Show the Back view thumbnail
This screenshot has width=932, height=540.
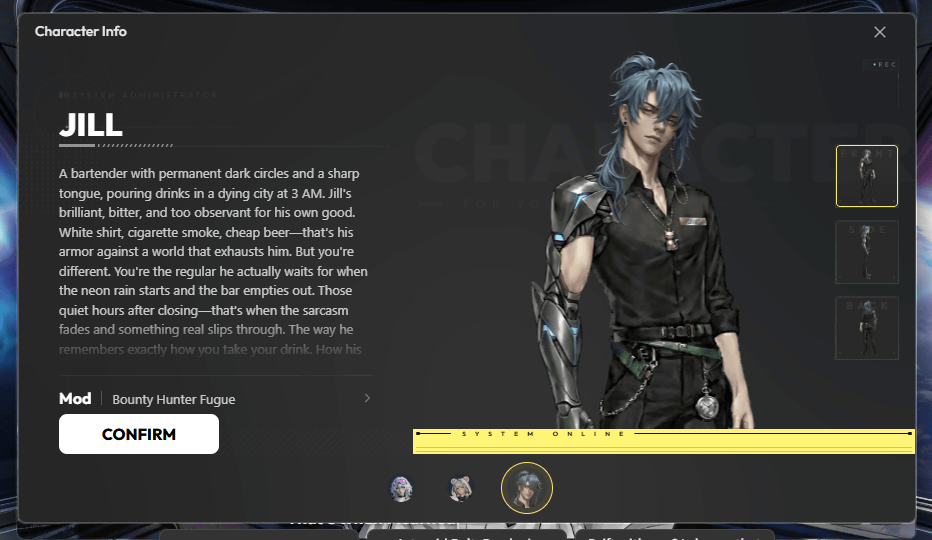(x=866, y=327)
